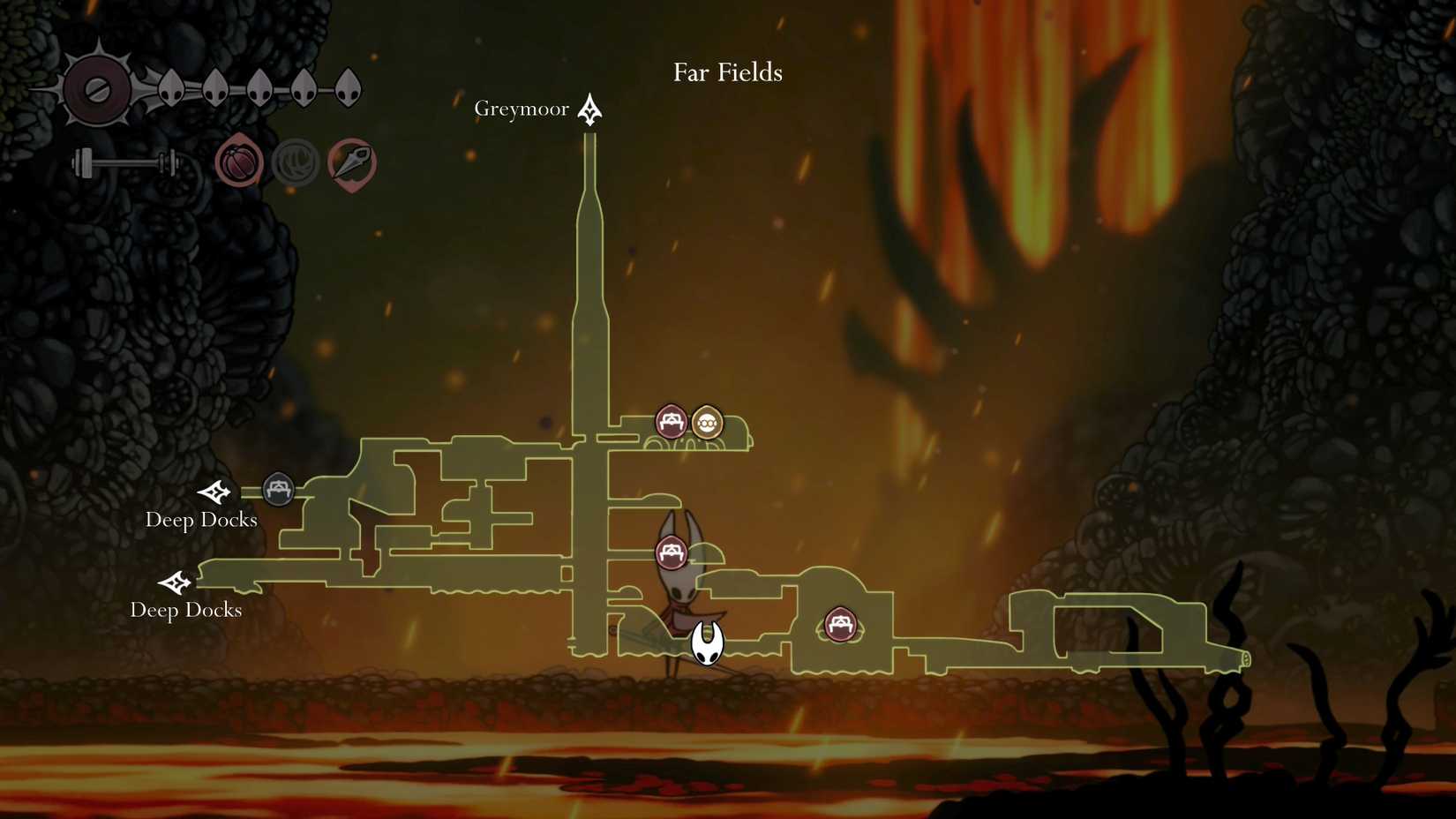Click the grey silk coil icon in the HUD
Image resolution: width=1456 pixels, height=819 pixels.
point(296,162)
